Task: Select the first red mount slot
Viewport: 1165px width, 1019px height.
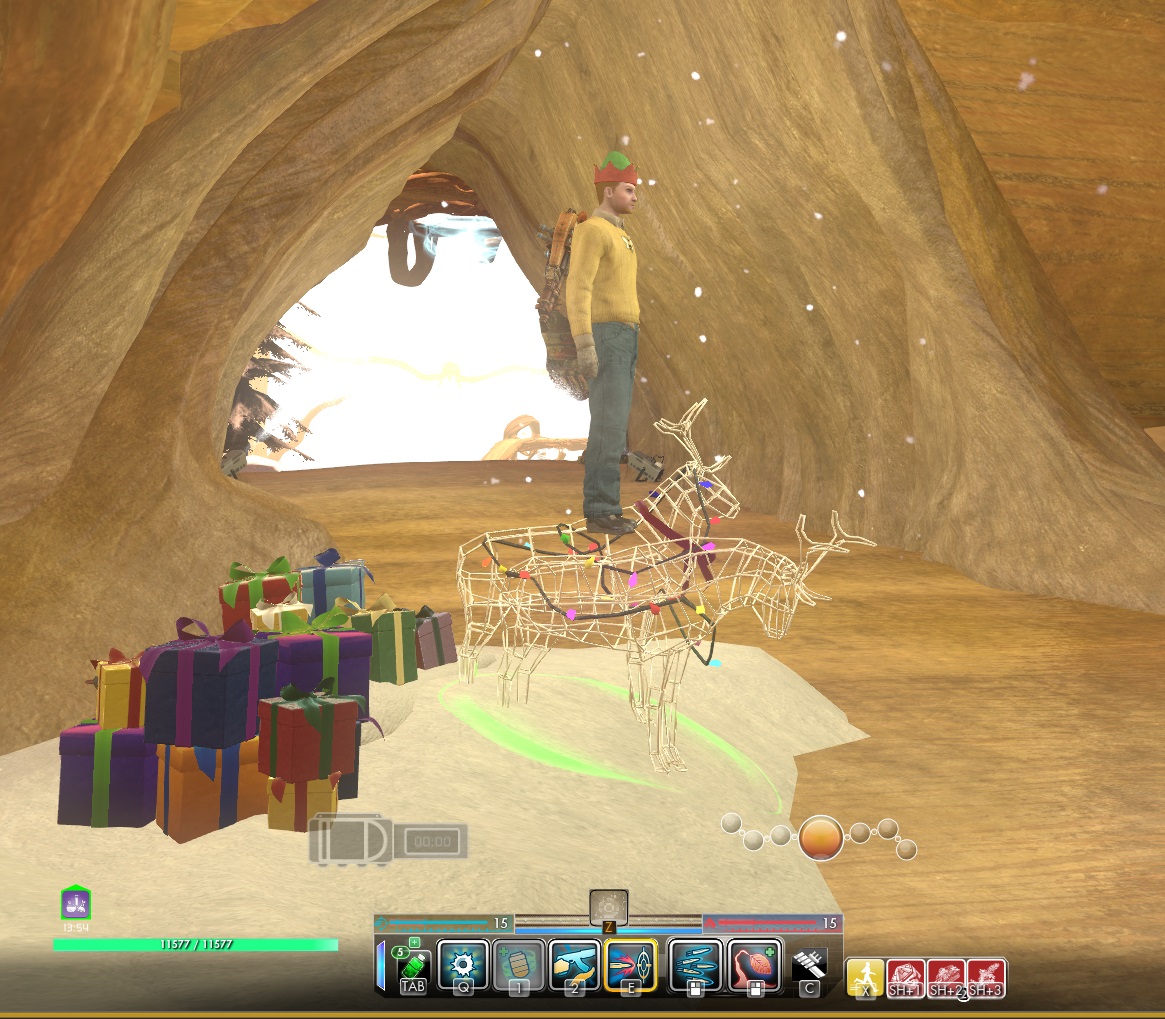Action: pyautogui.click(x=906, y=976)
